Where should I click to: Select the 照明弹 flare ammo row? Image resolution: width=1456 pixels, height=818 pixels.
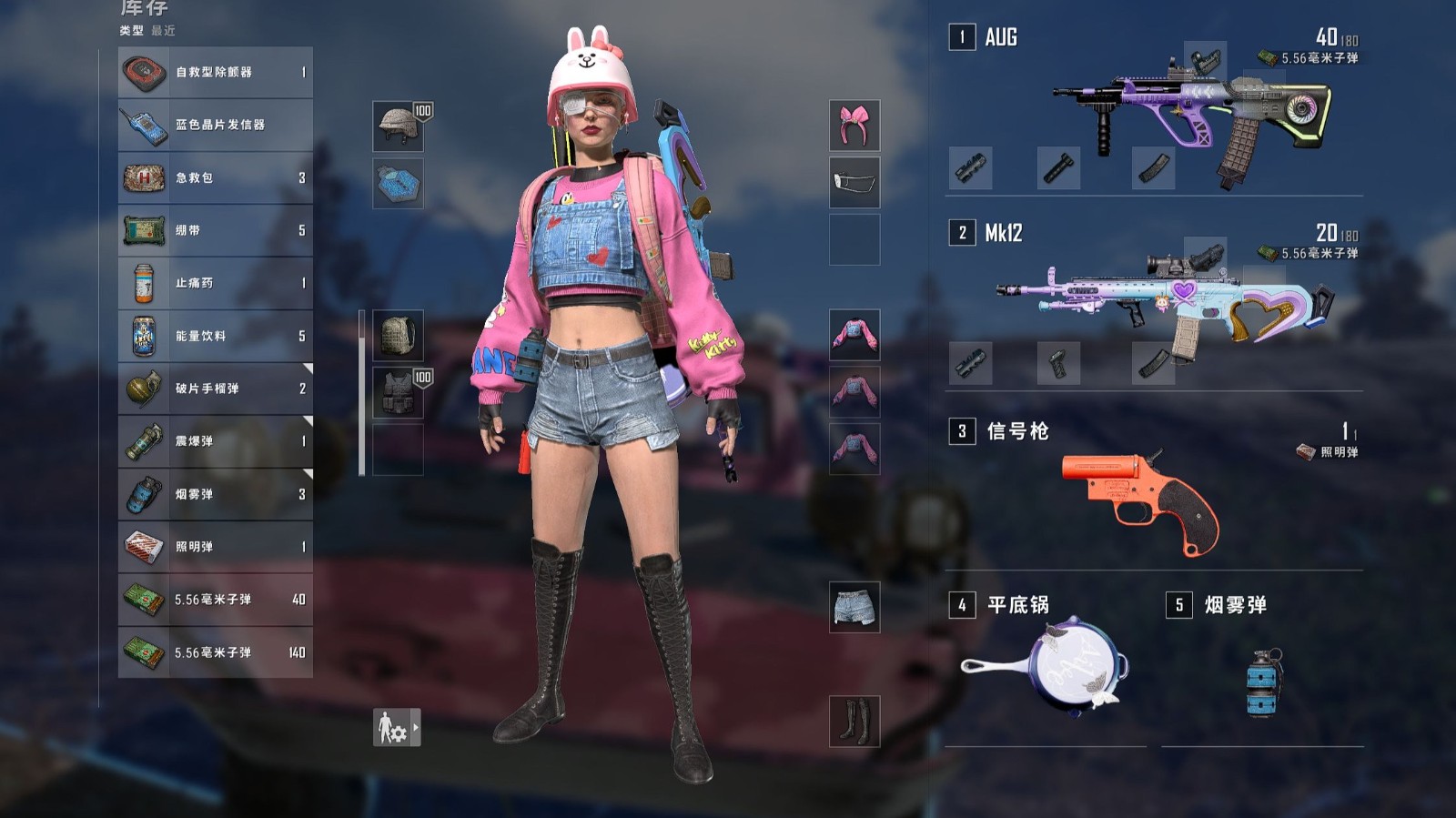[x=216, y=547]
